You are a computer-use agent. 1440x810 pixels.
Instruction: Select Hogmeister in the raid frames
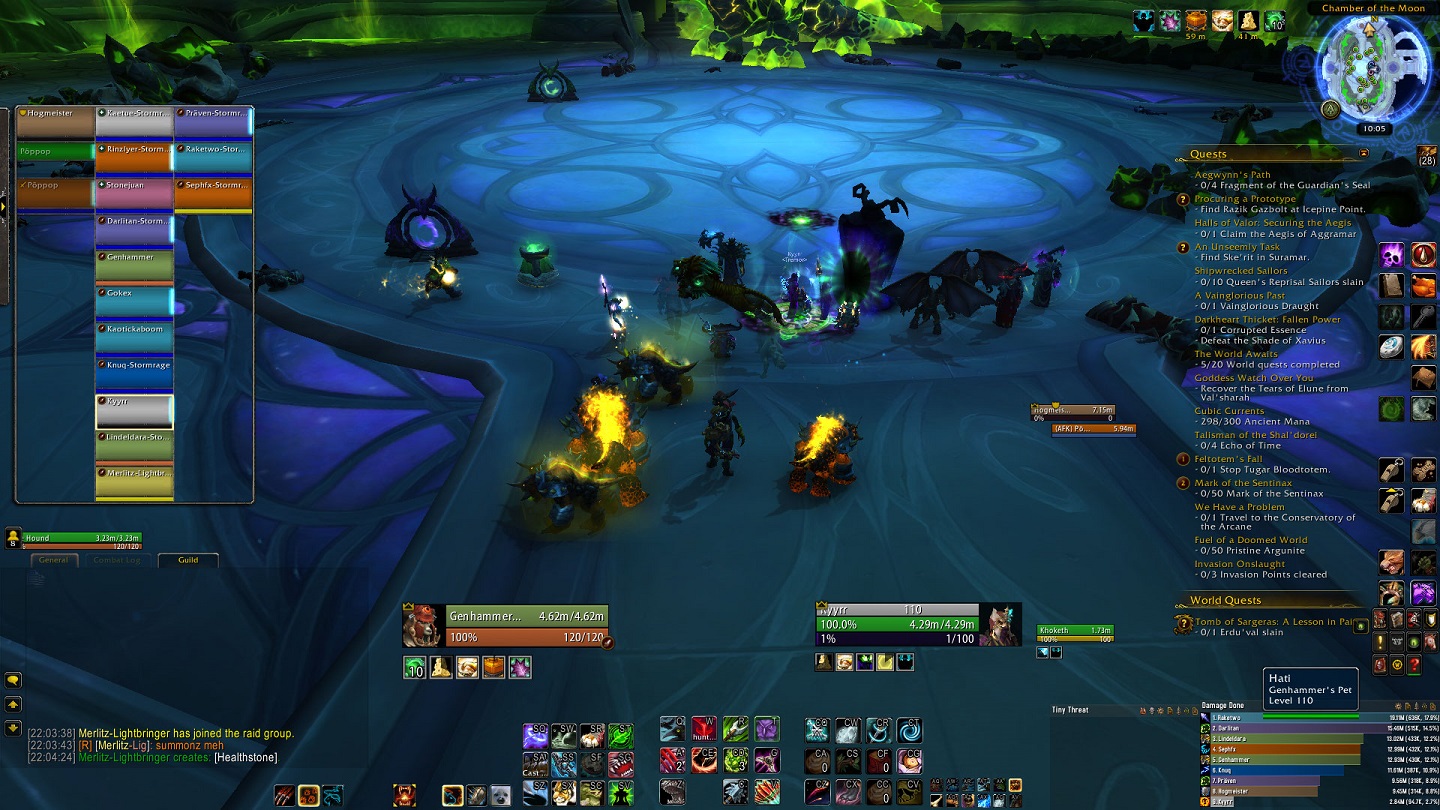56,122
